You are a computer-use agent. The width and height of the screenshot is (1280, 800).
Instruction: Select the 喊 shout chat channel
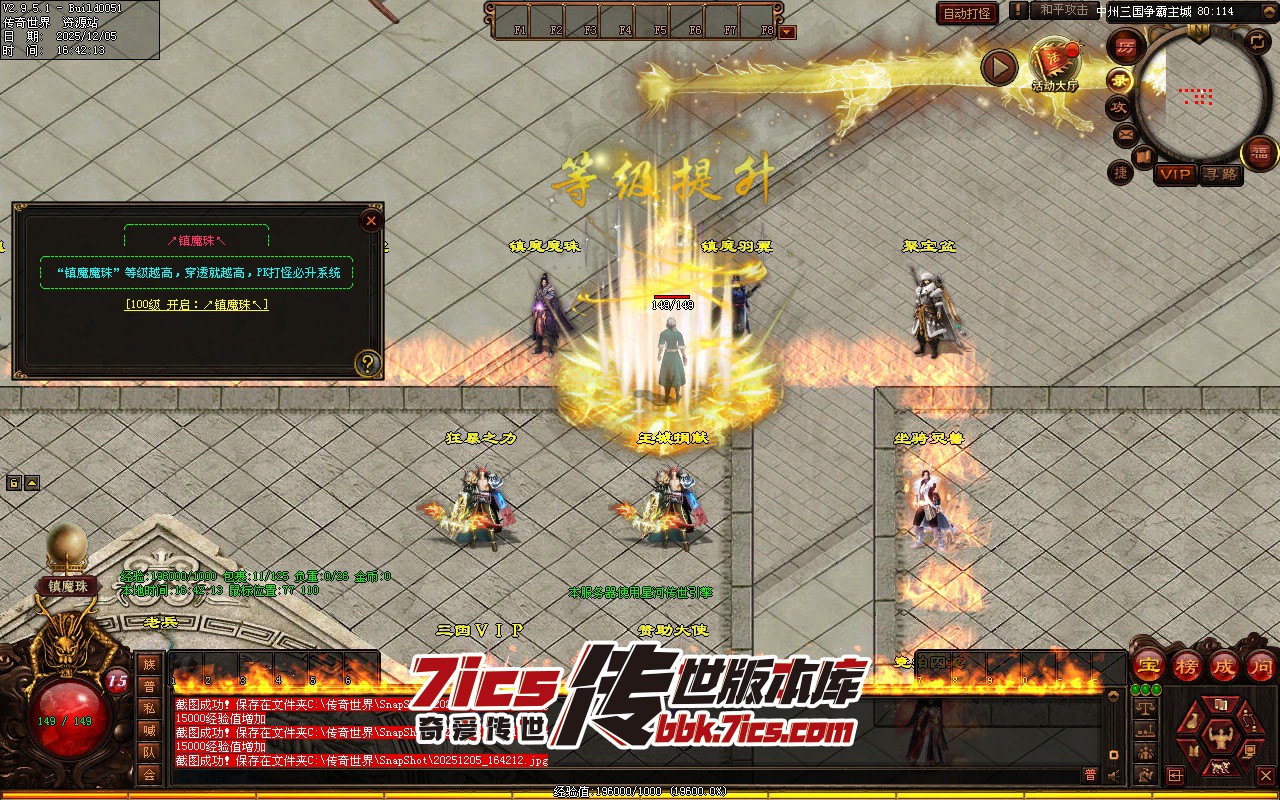click(149, 730)
